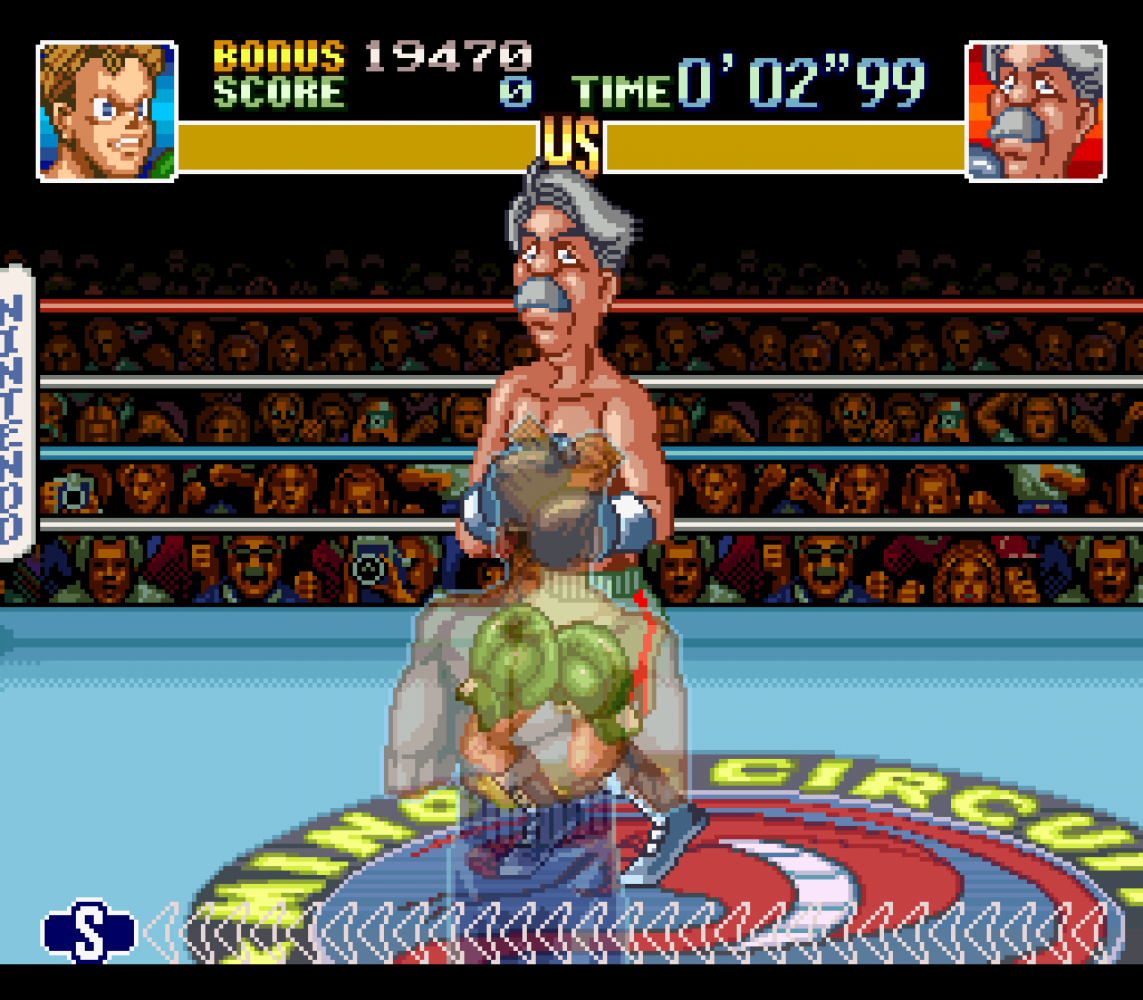Click the player boxer's portrait

coord(106,111)
